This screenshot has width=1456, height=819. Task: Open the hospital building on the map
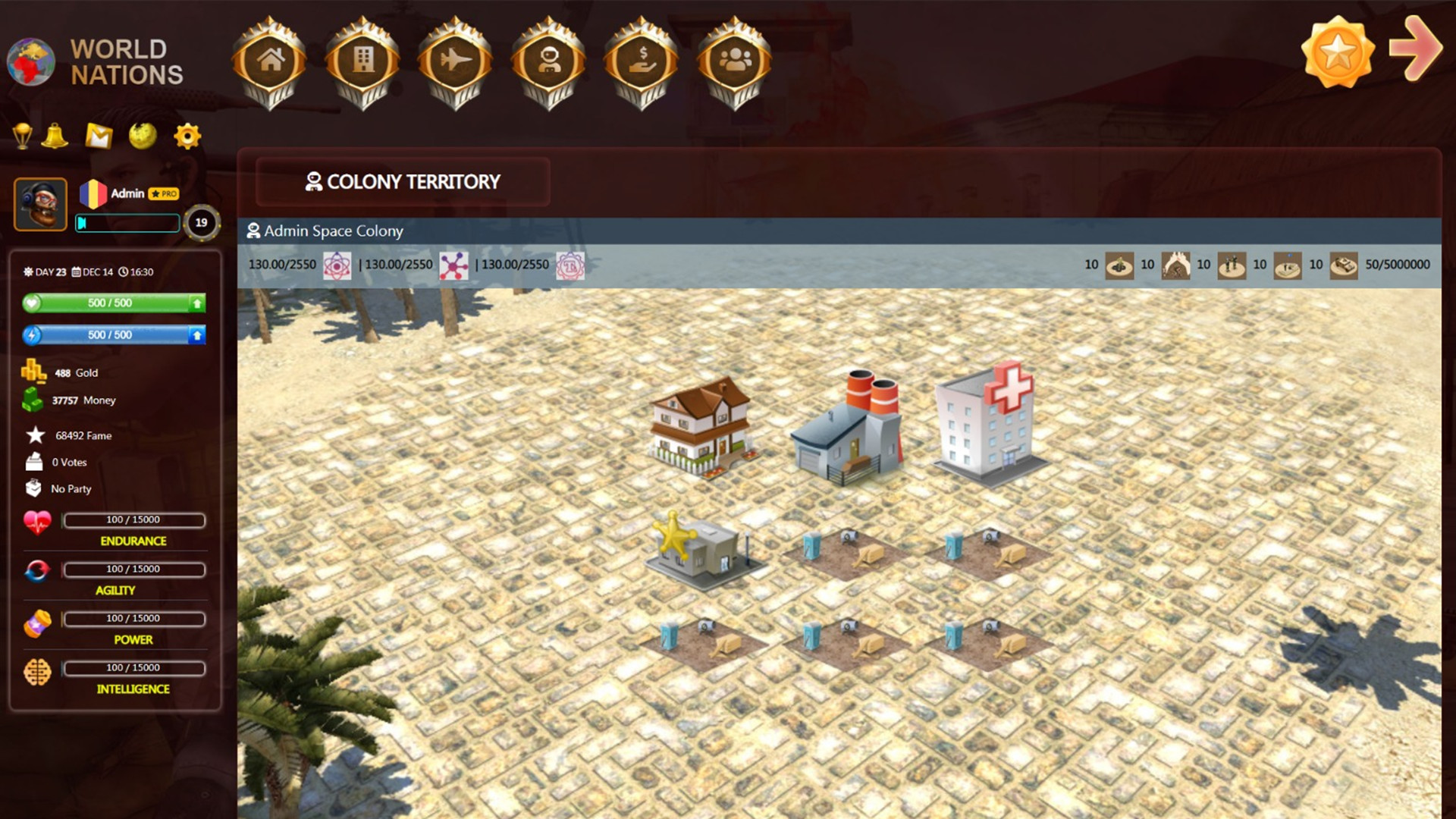point(986,425)
